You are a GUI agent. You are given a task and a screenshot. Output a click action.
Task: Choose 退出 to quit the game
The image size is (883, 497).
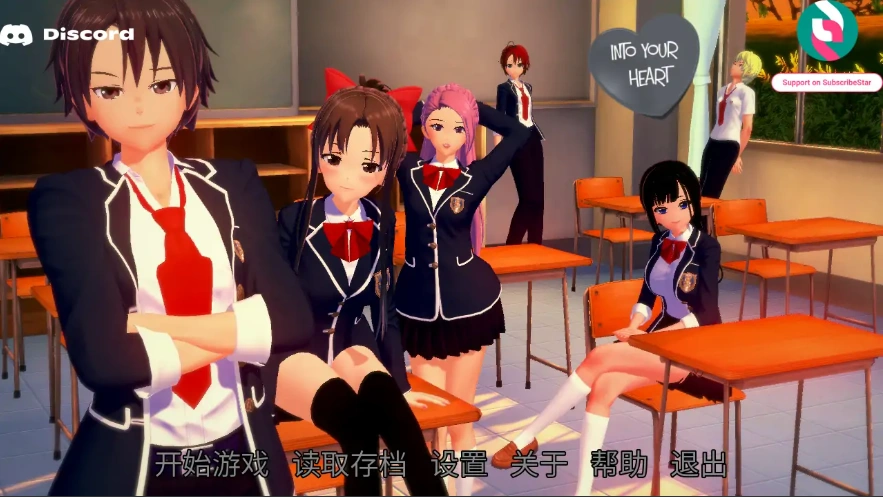point(698,464)
